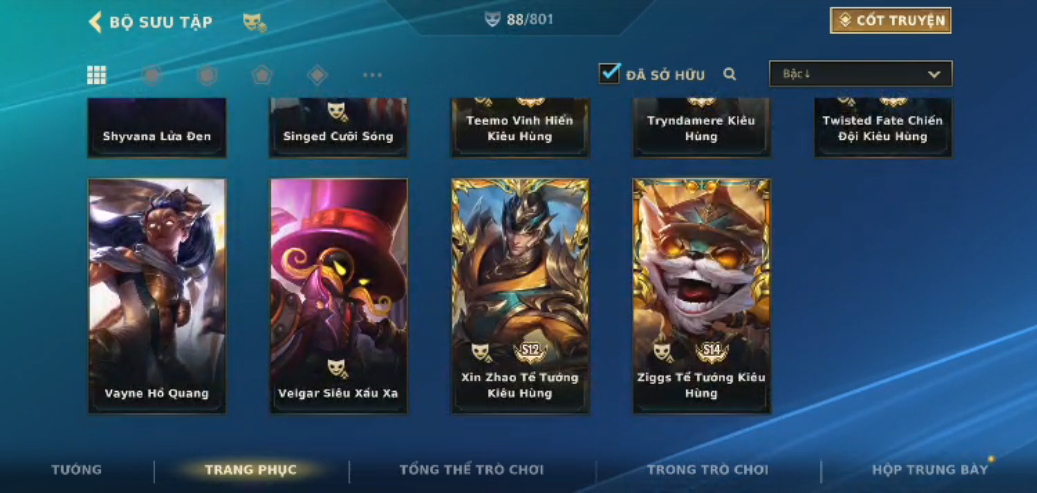Select the Shyvana Lửa Đen skin card
Image resolution: width=1037 pixels, height=493 pixels.
tap(157, 128)
